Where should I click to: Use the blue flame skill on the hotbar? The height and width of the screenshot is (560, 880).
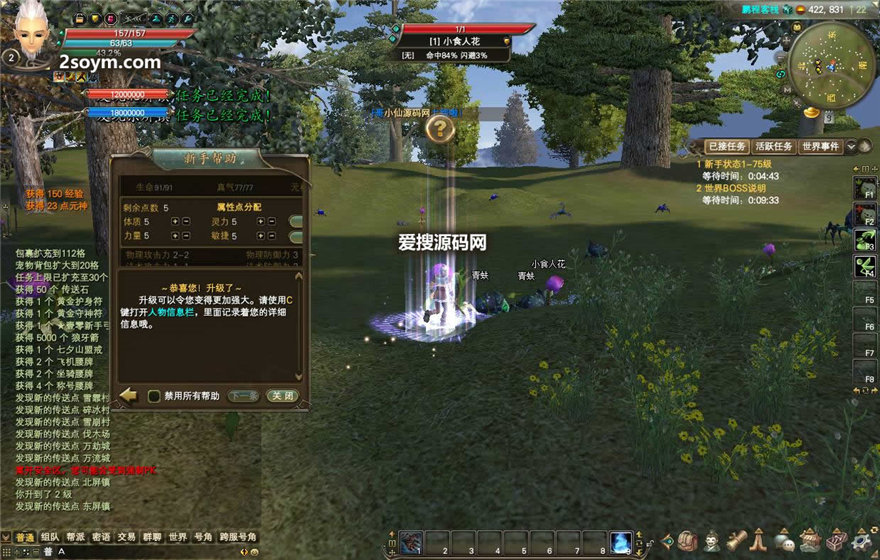tap(621, 541)
